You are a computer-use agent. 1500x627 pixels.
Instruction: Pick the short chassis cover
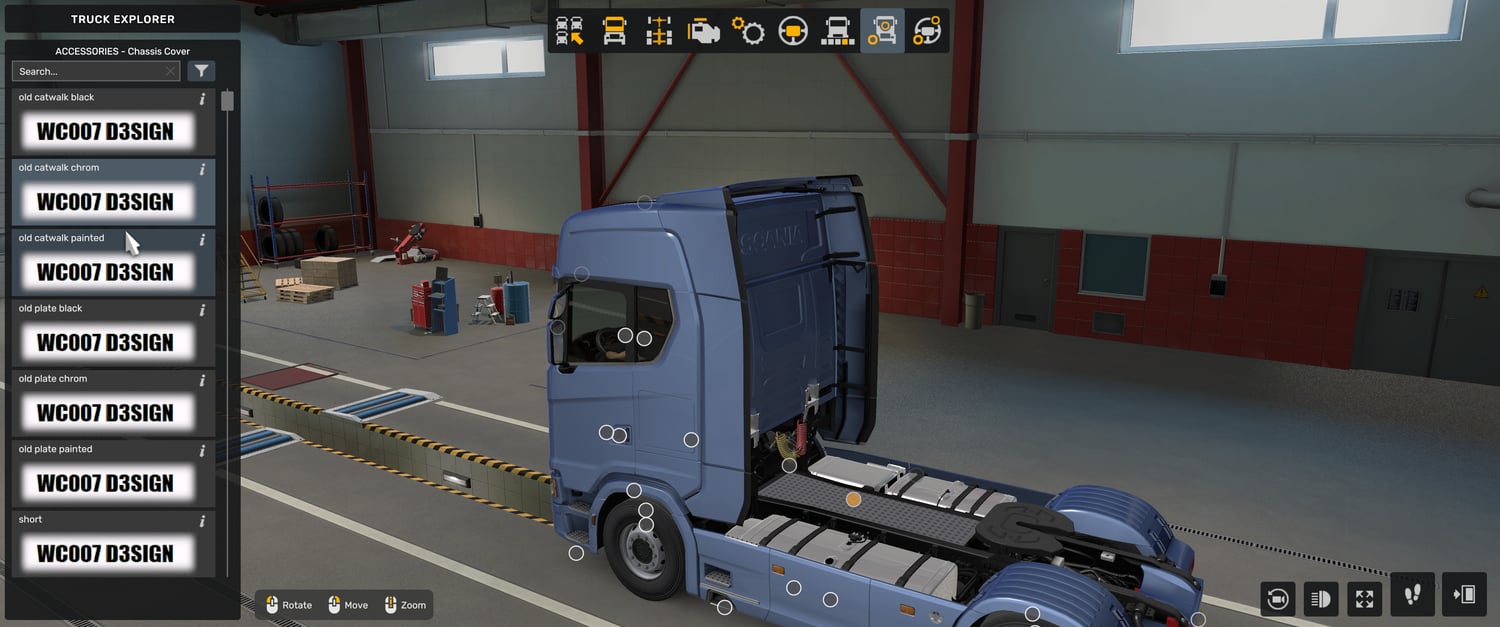[x=106, y=553]
